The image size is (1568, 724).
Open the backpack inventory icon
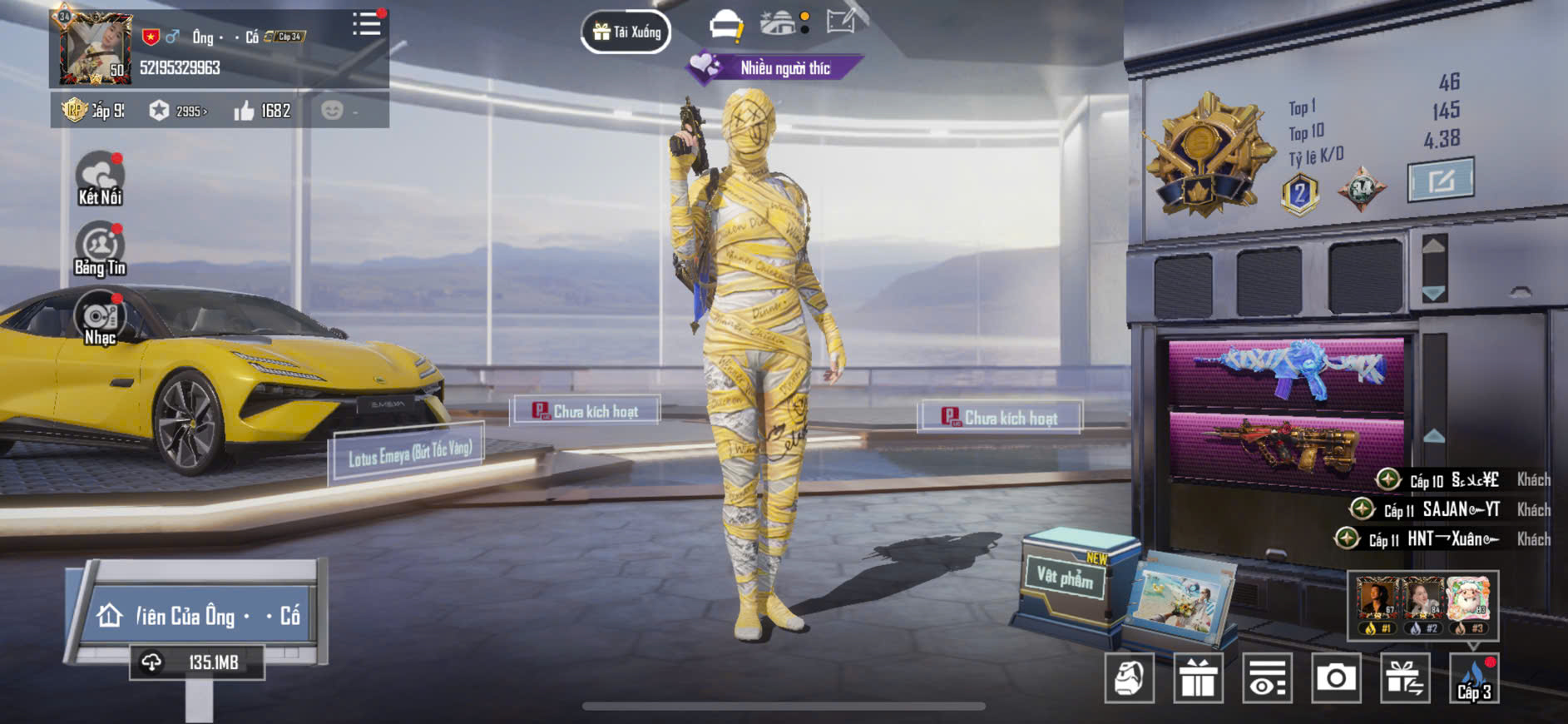(x=1130, y=678)
